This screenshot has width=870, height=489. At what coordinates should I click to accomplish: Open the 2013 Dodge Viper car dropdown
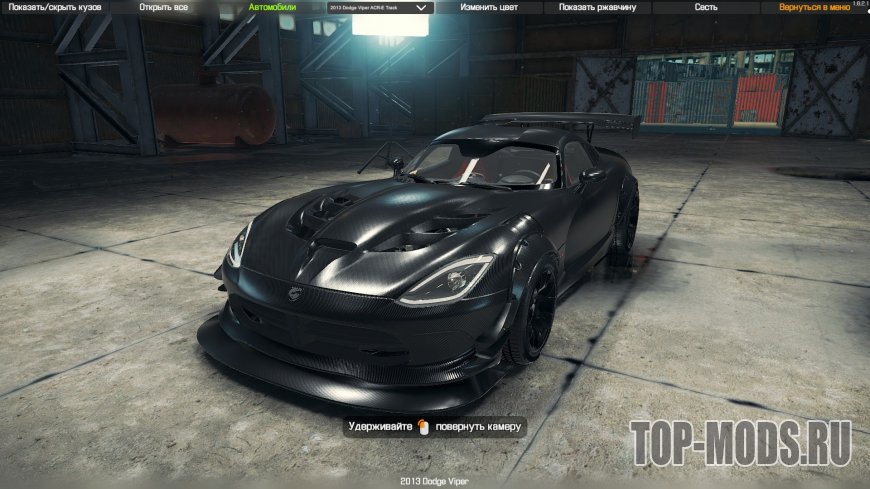click(379, 7)
